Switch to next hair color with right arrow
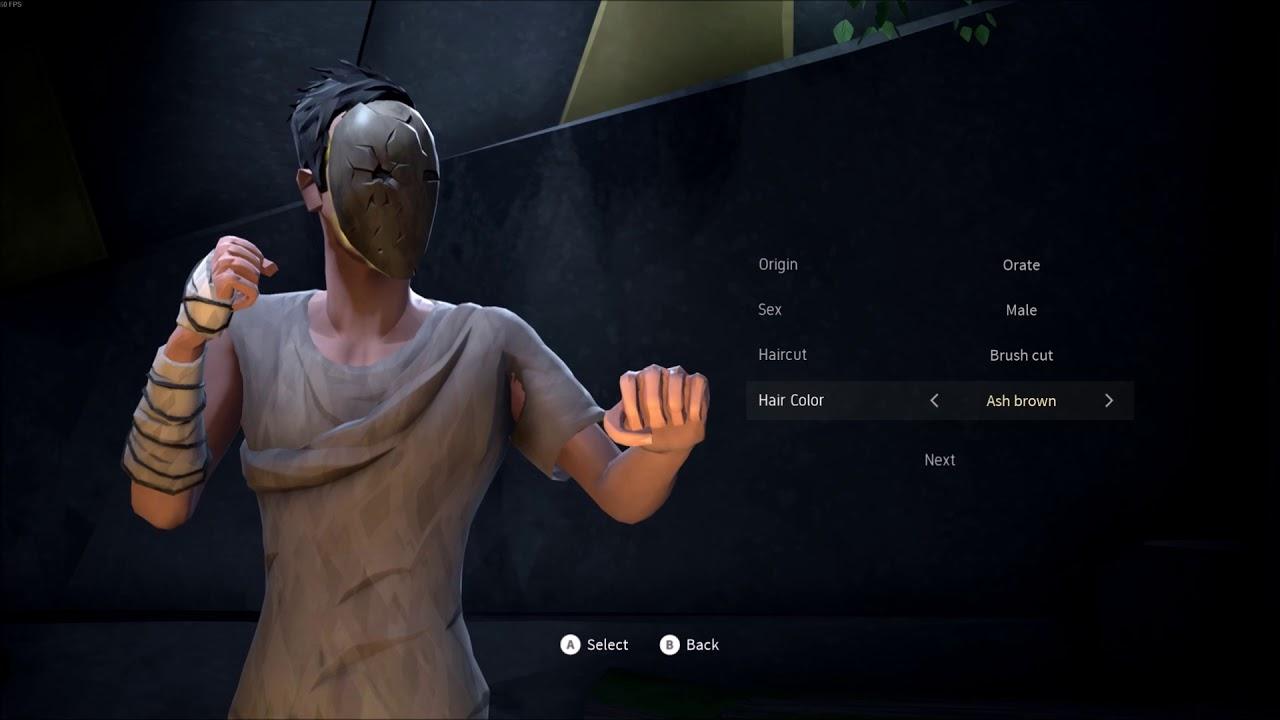 (1108, 401)
